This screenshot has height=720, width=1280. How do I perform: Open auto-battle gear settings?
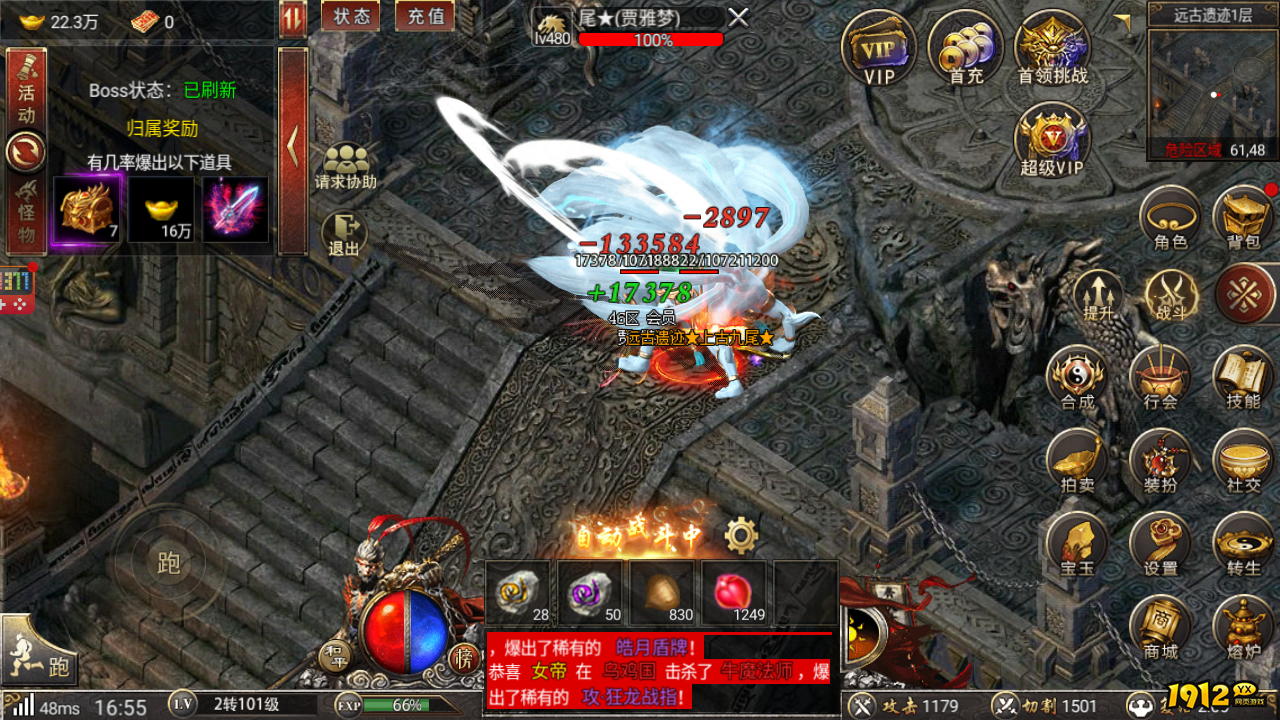pyautogui.click(x=741, y=536)
